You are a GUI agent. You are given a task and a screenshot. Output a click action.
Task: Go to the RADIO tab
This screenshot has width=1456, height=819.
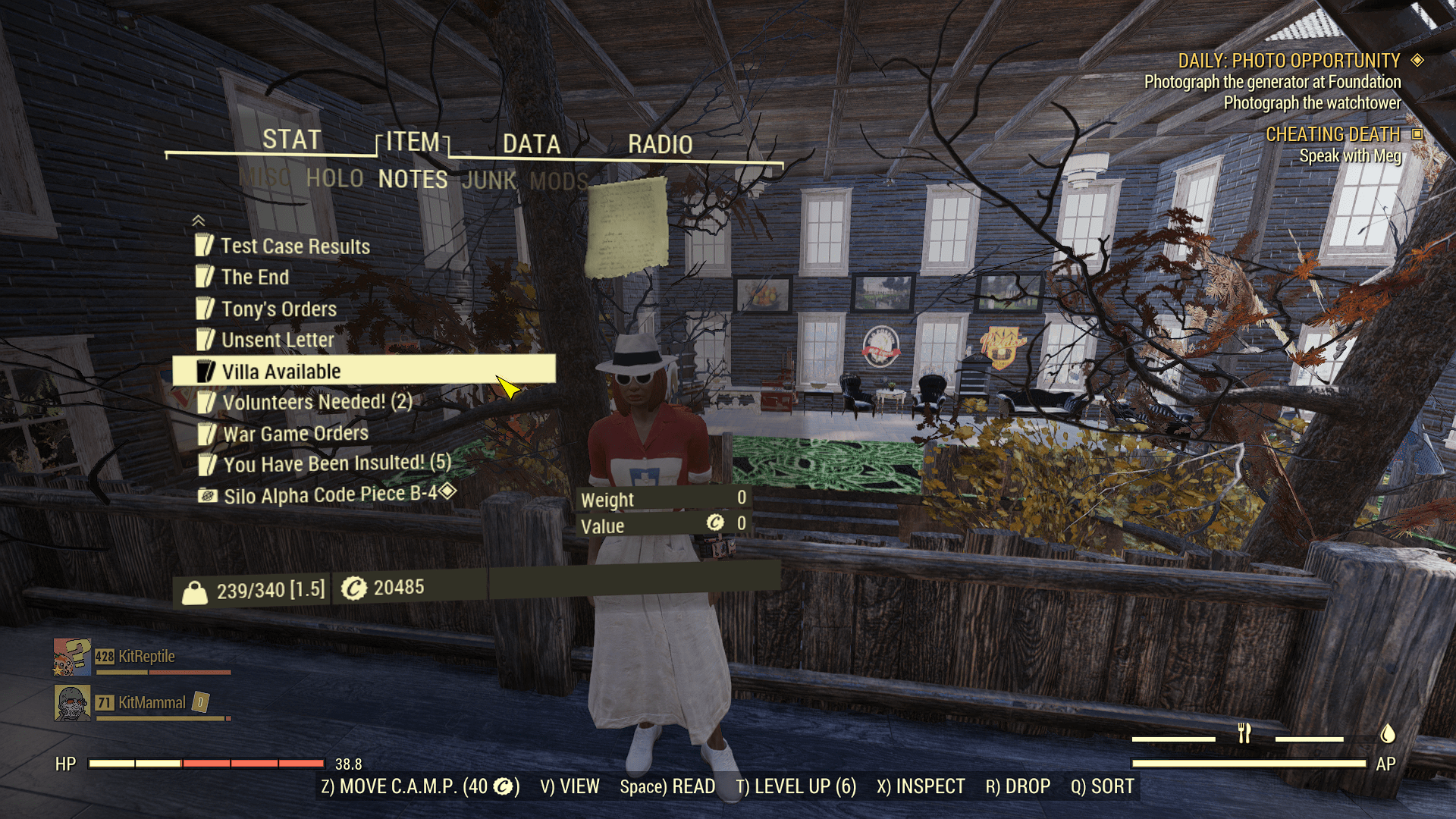tap(660, 144)
